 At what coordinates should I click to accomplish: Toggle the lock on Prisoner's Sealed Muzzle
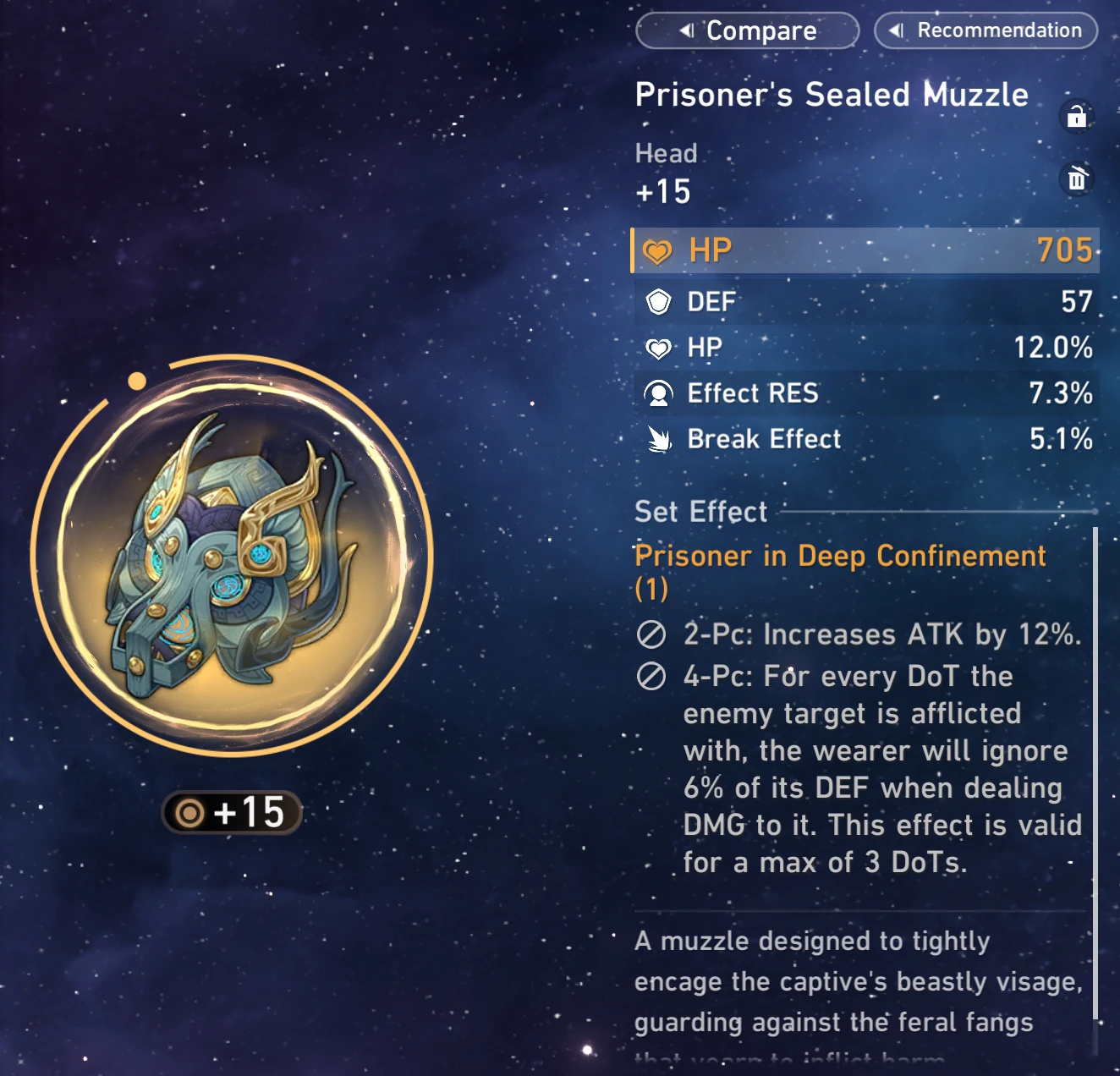pos(1077,117)
